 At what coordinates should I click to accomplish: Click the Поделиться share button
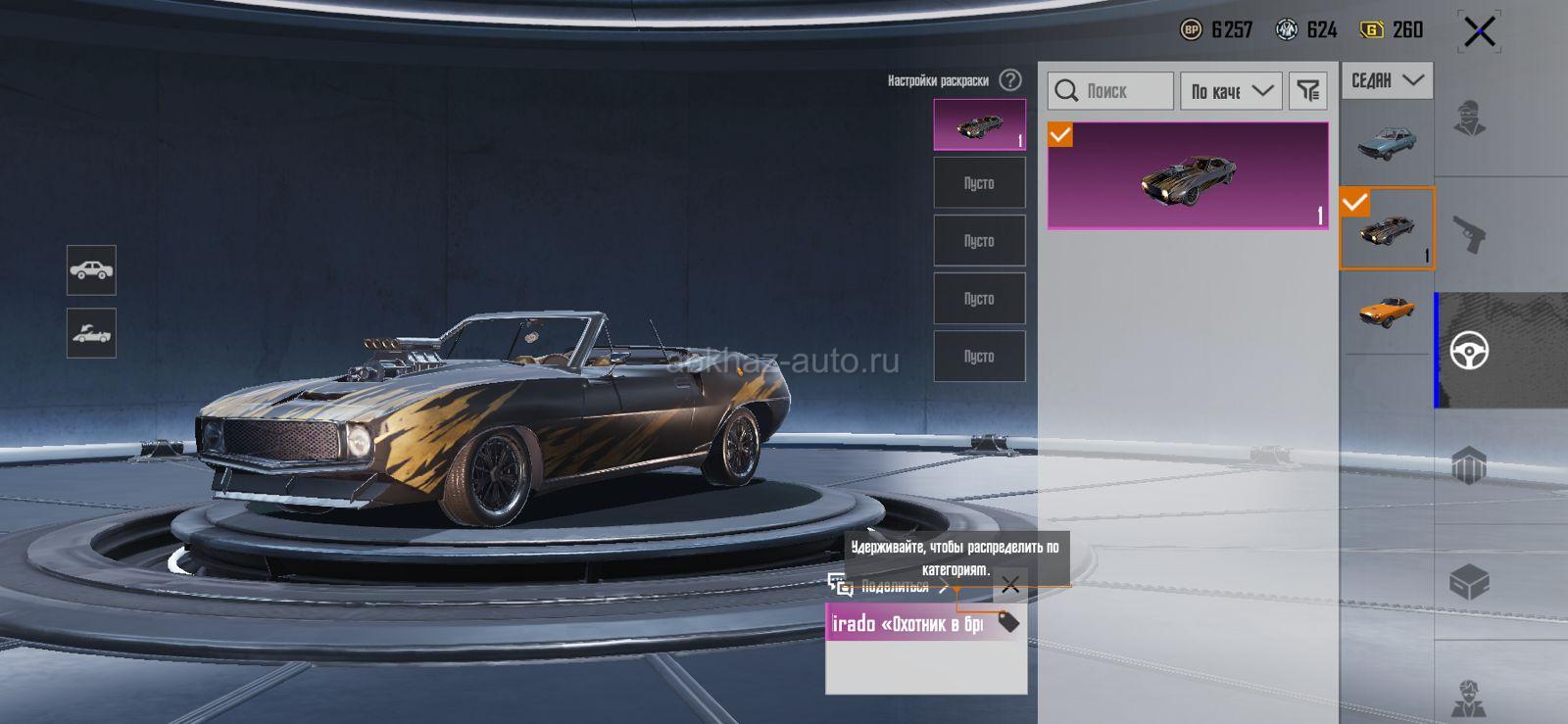coord(887,587)
